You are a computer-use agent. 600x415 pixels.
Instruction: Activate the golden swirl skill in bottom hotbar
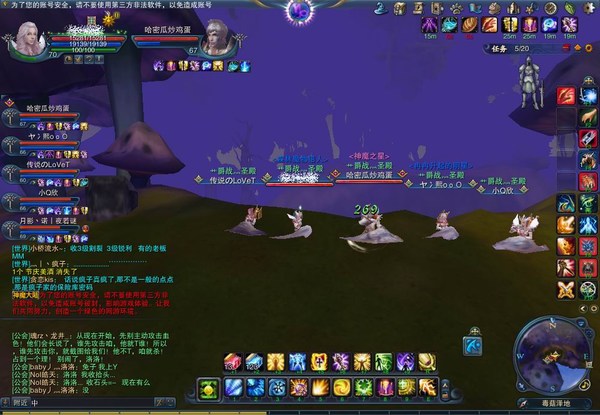[341, 387]
